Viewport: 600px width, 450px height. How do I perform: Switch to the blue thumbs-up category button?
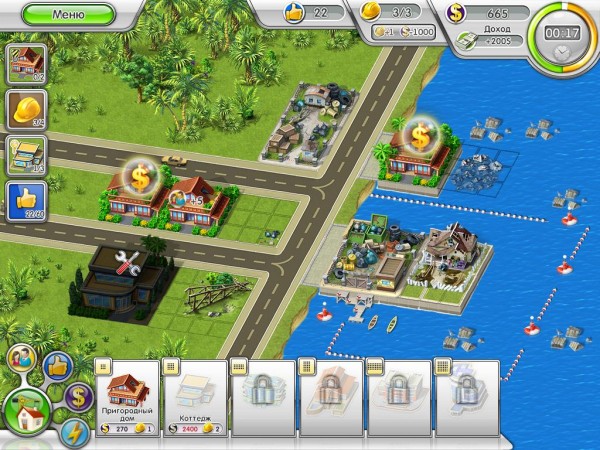point(56,365)
